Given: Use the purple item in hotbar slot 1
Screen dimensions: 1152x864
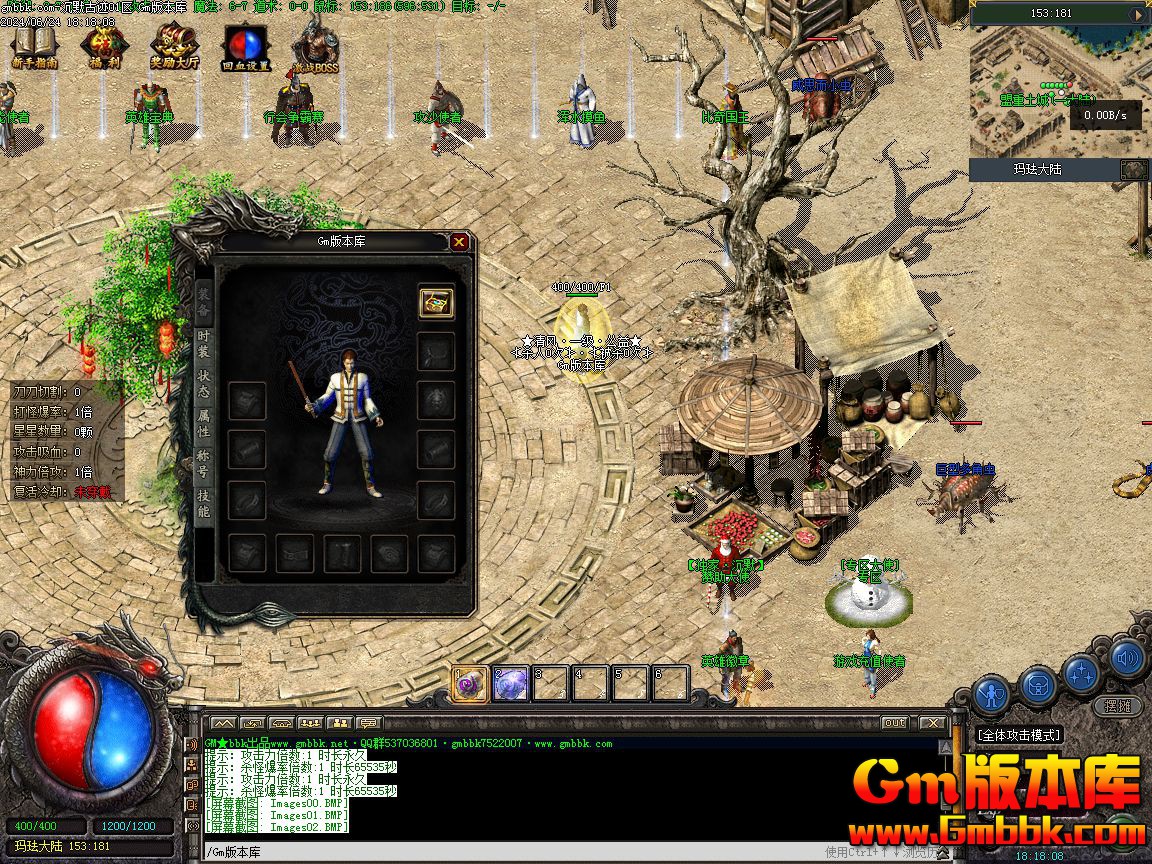Looking at the screenshot, I should [x=470, y=684].
